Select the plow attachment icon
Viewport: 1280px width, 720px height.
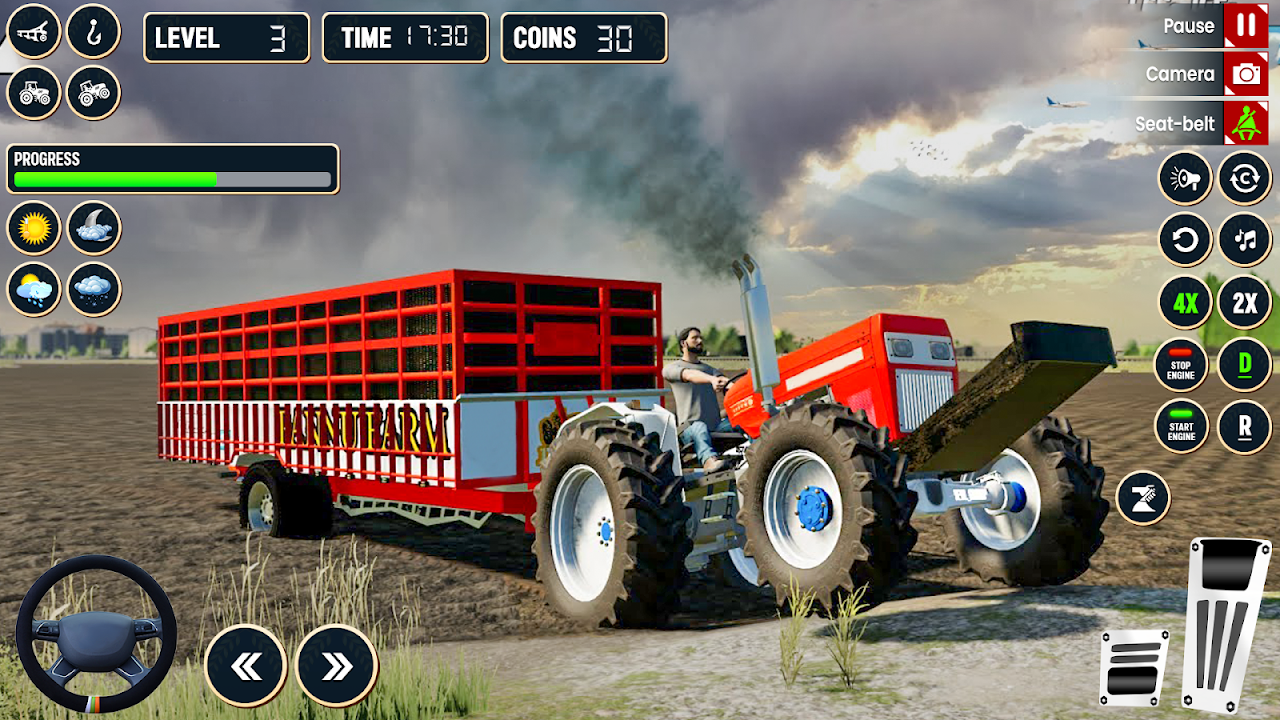click(x=34, y=31)
